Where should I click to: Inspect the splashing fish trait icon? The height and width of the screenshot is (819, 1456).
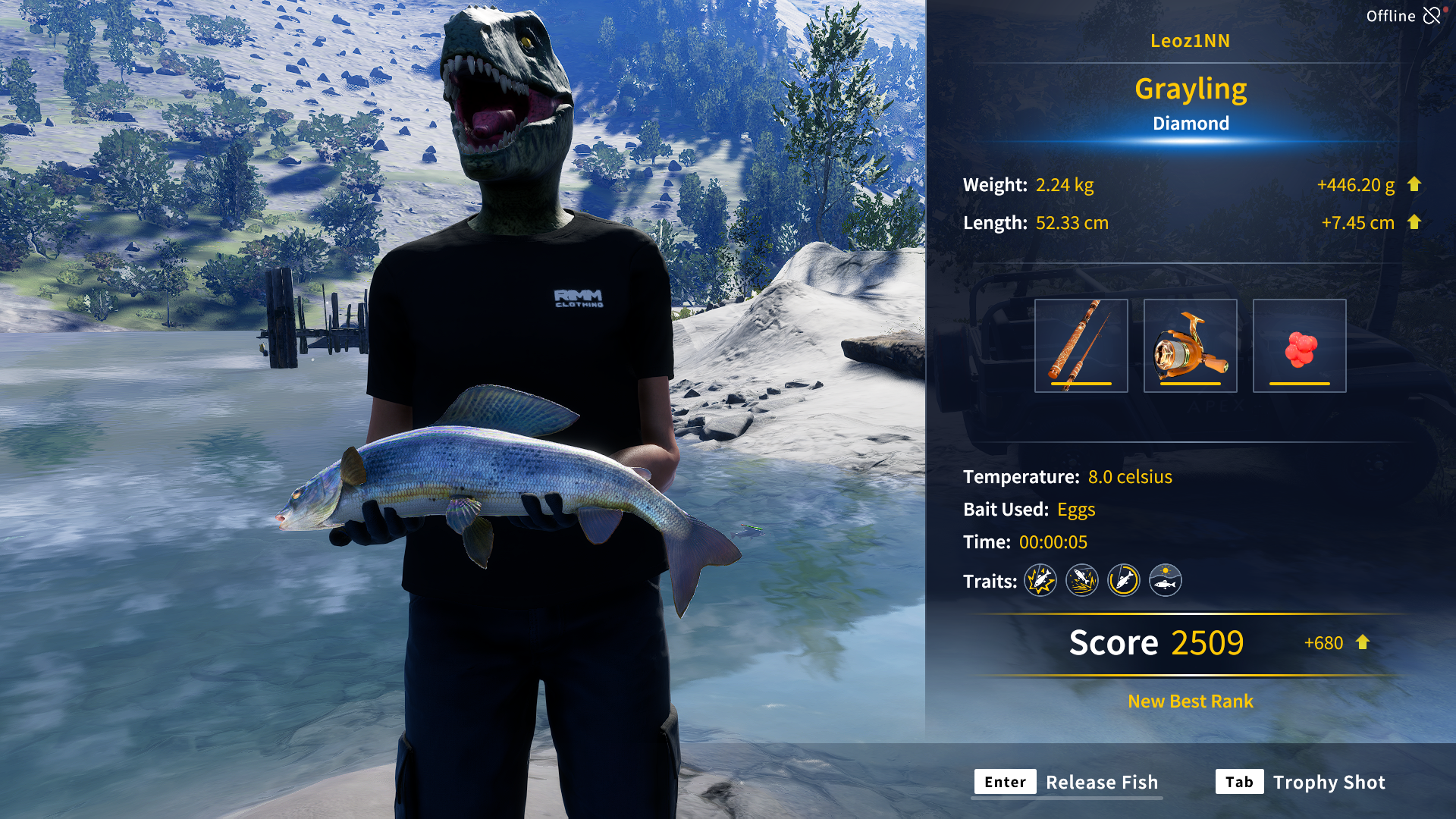(x=1082, y=581)
